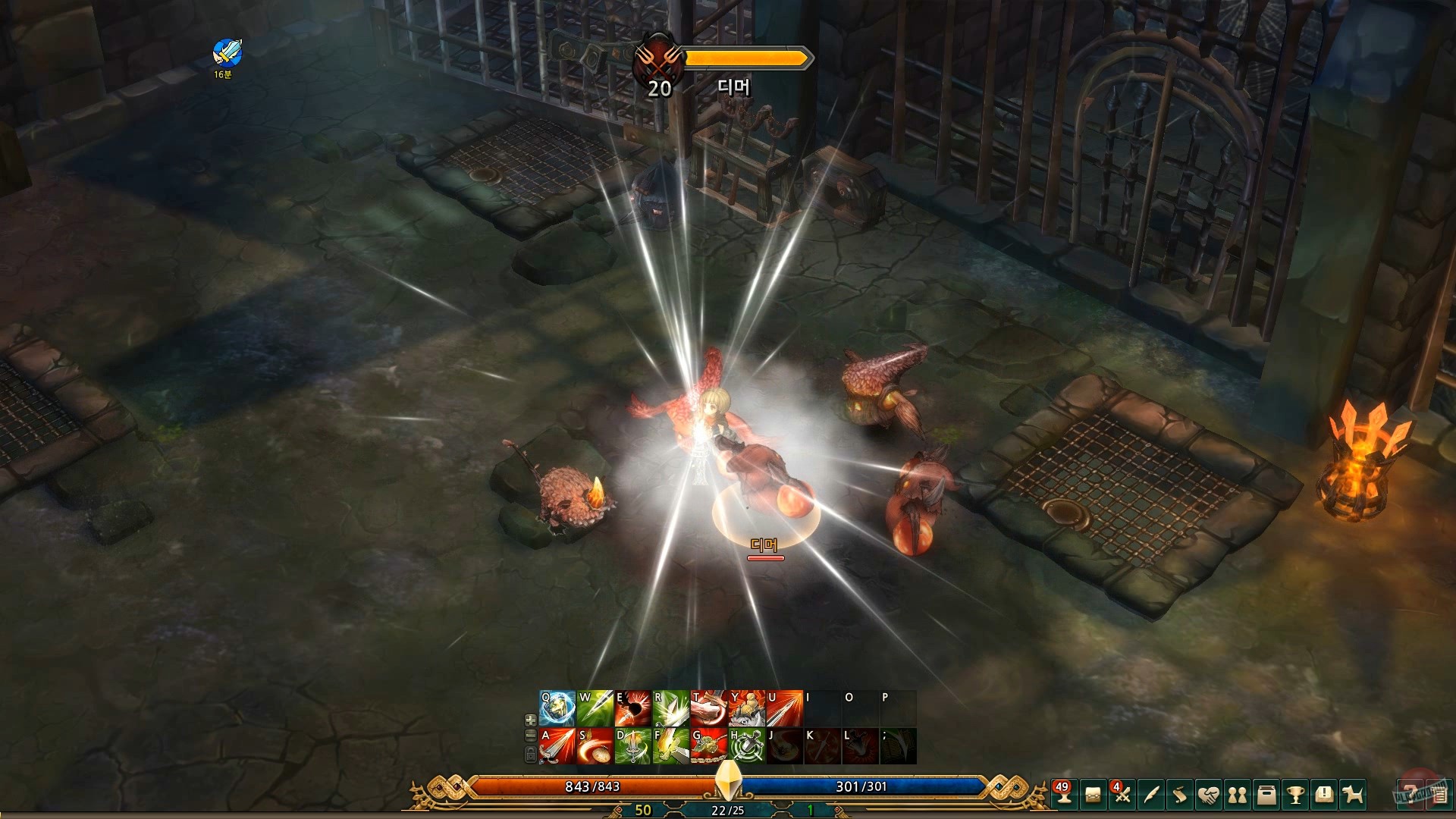
Task: Click the handshake trade icon
Action: [1210, 795]
